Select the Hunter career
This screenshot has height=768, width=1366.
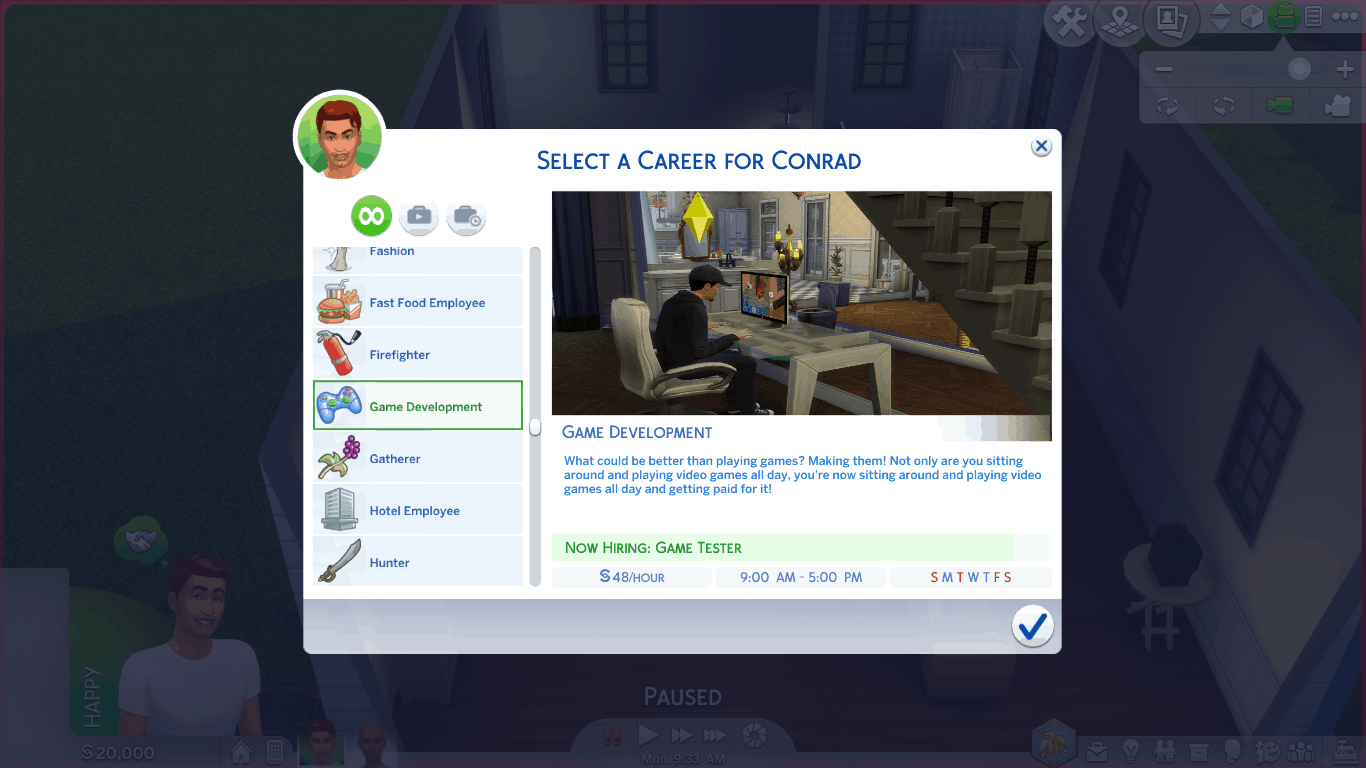[418, 562]
